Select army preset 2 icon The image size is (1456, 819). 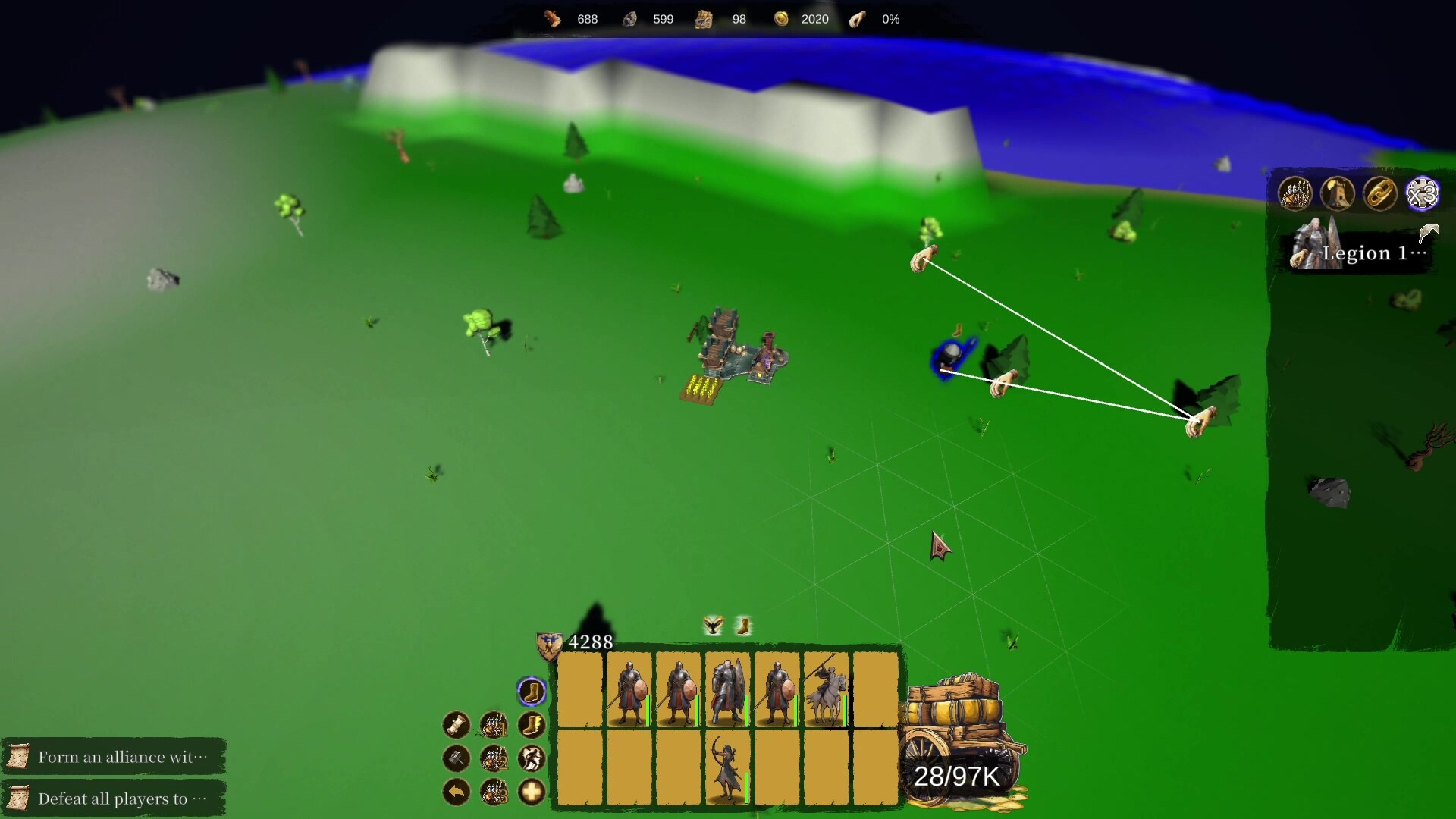coord(494,759)
